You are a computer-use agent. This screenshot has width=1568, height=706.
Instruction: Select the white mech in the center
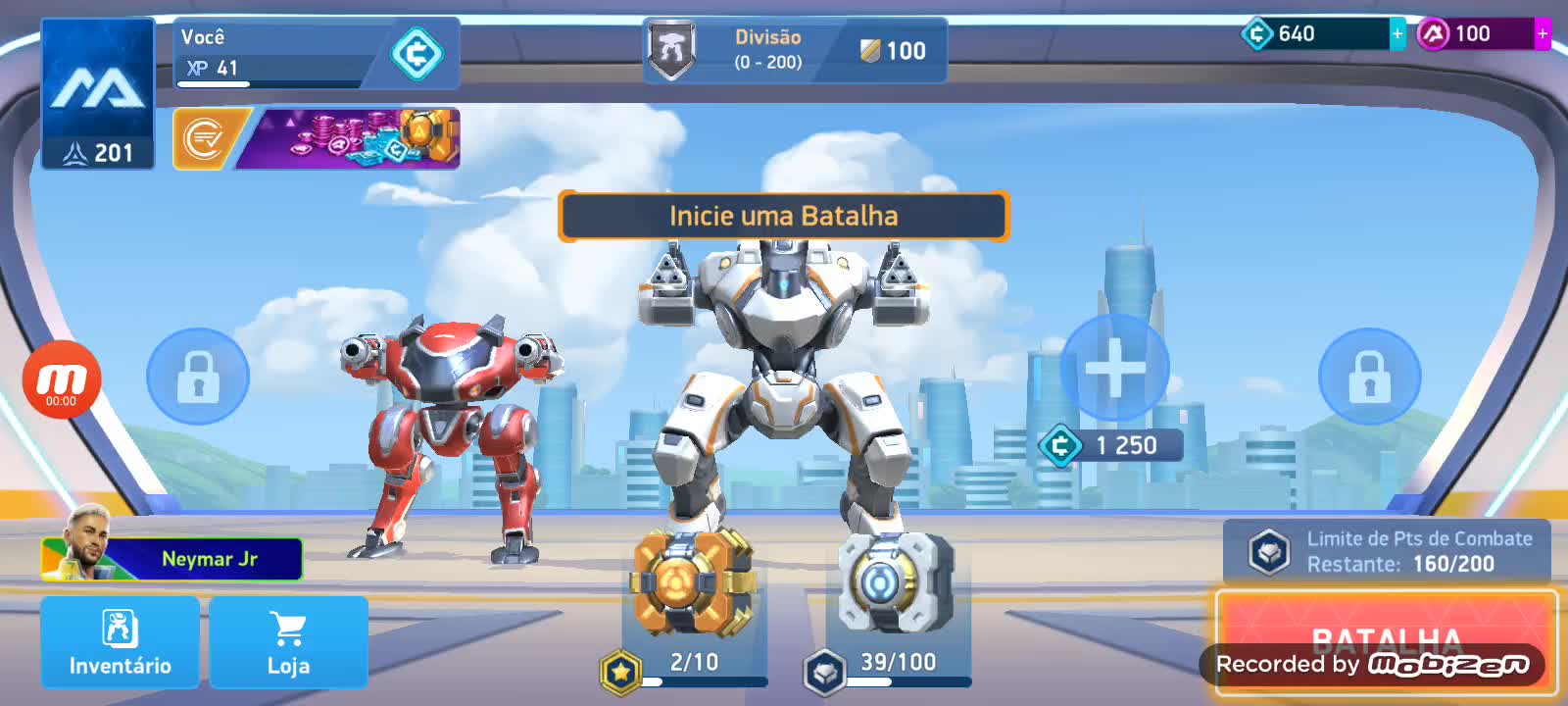tap(784, 392)
